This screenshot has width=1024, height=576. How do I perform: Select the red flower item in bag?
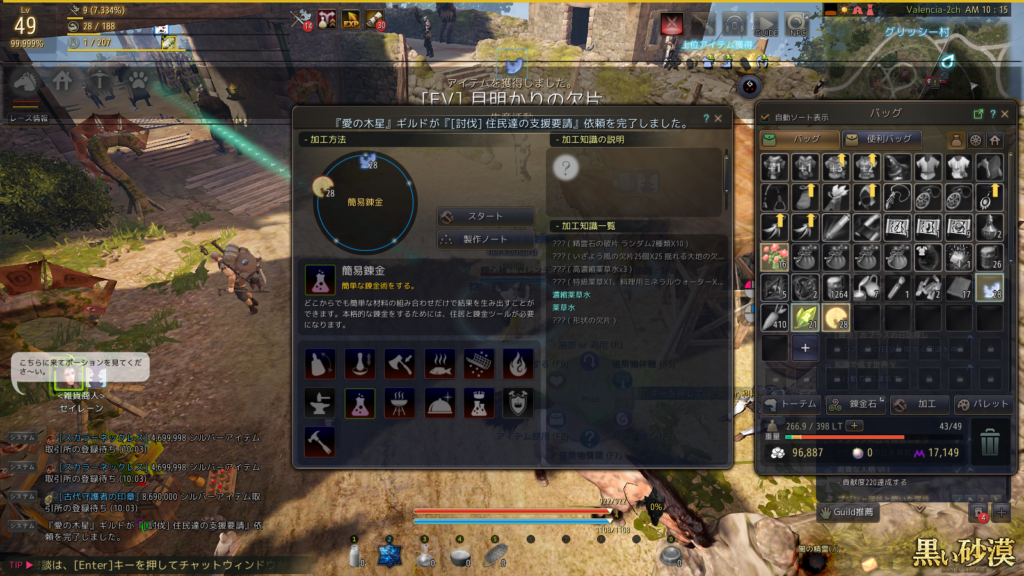click(776, 257)
